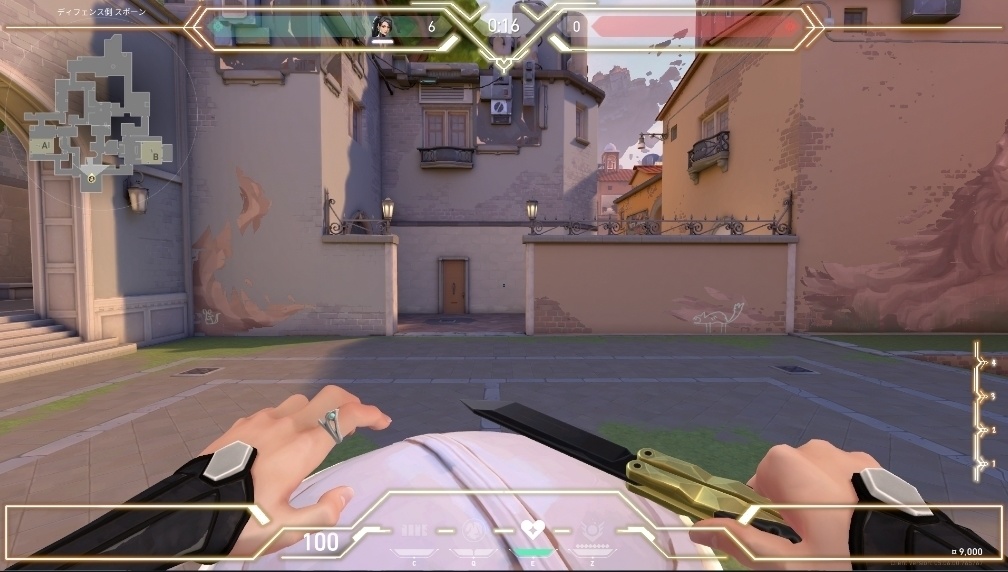Select weapon slot 2 marker
The width and height of the screenshot is (1008, 572).
click(981, 430)
